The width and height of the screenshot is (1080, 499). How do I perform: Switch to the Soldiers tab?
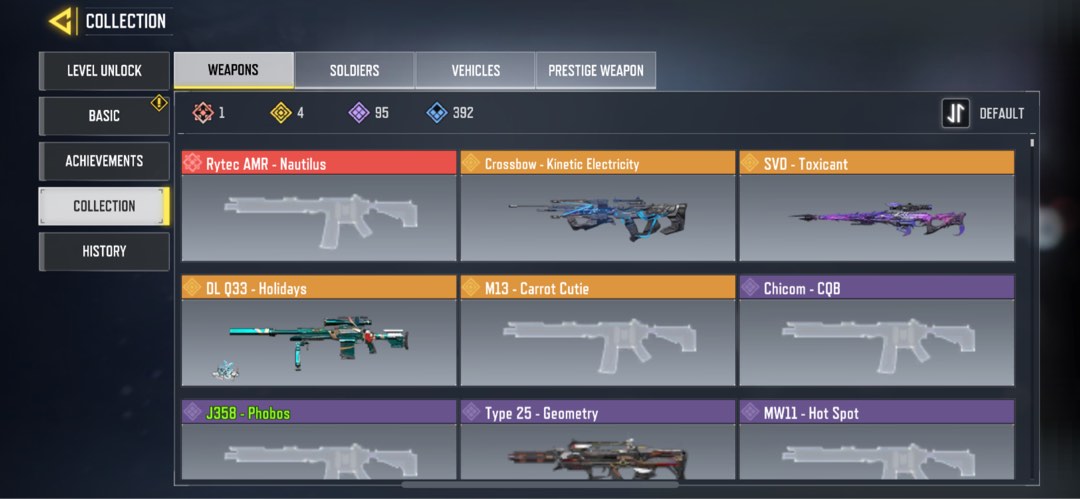coord(354,71)
